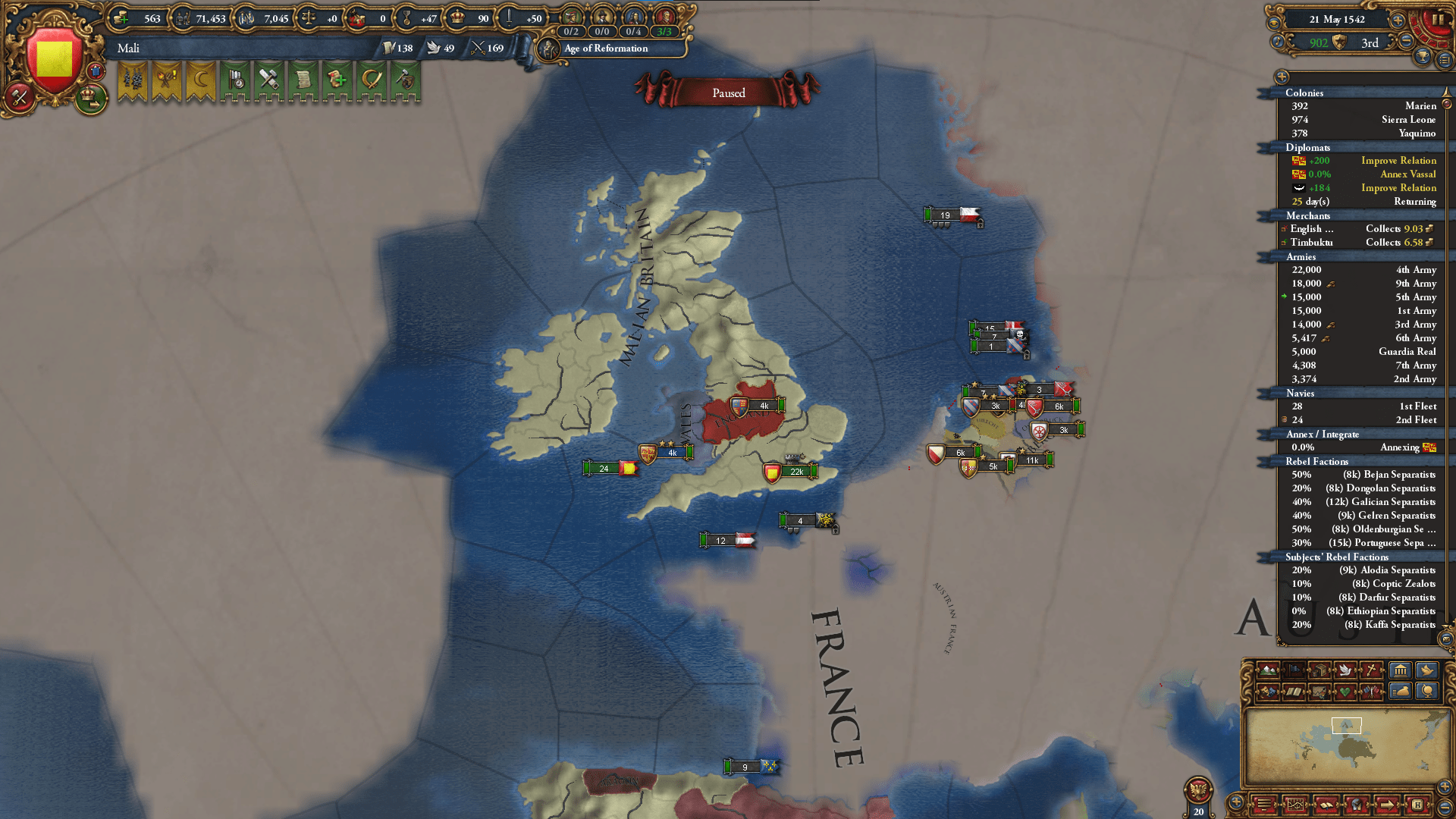The image size is (1456, 819).
Task: Select the crossed-tools Economy alert banner
Action: coord(269,80)
